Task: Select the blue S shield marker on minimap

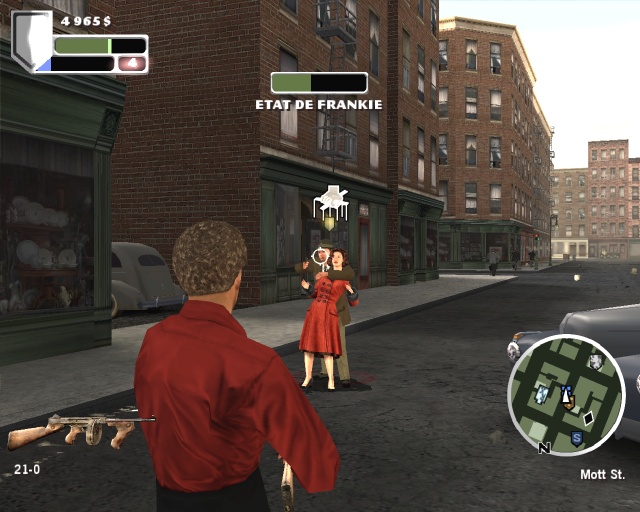Action: pos(577,438)
